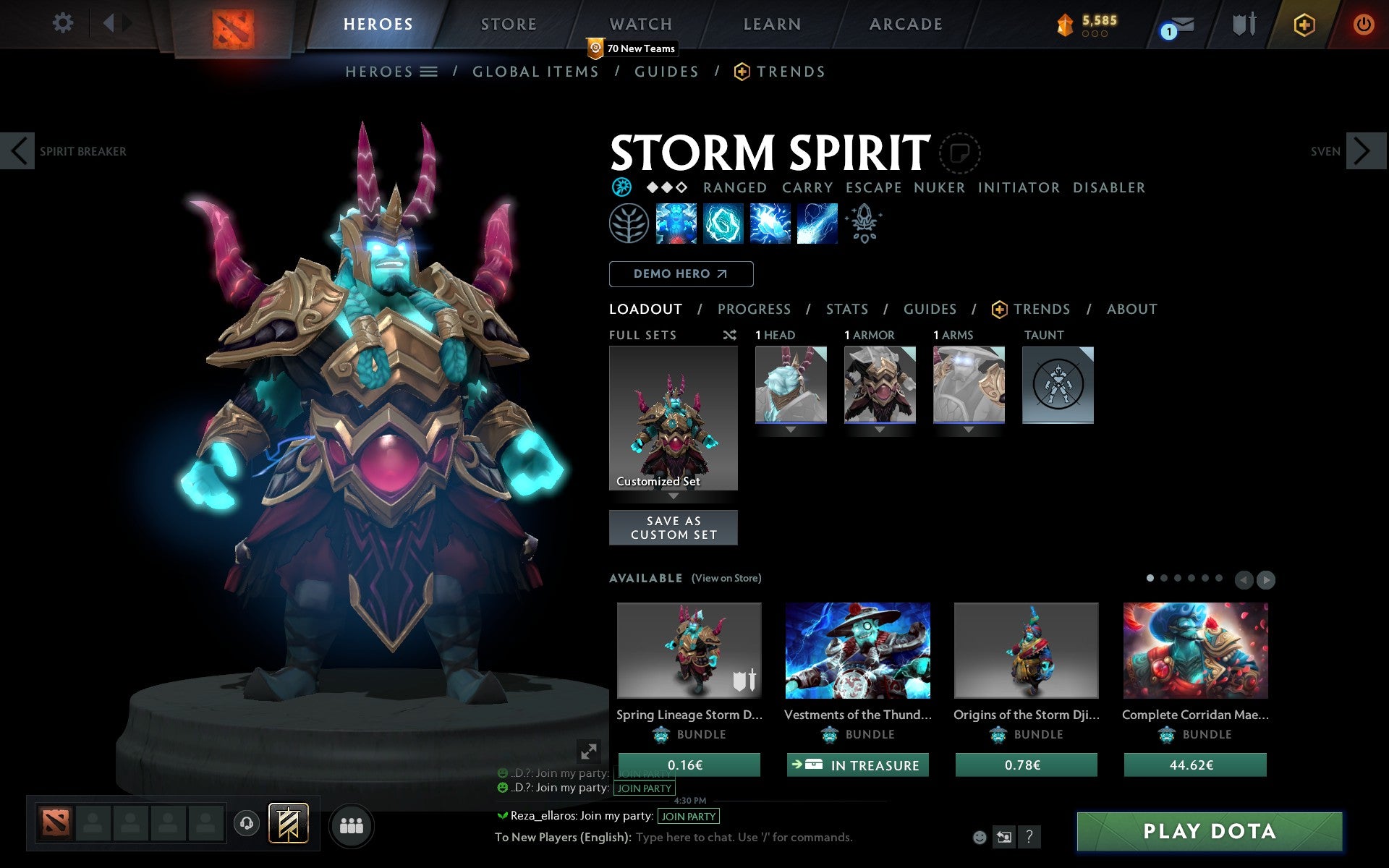This screenshot has width=1389, height=868.
Task: Open the settings gear icon
Action: pyautogui.click(x=64, y=23)
